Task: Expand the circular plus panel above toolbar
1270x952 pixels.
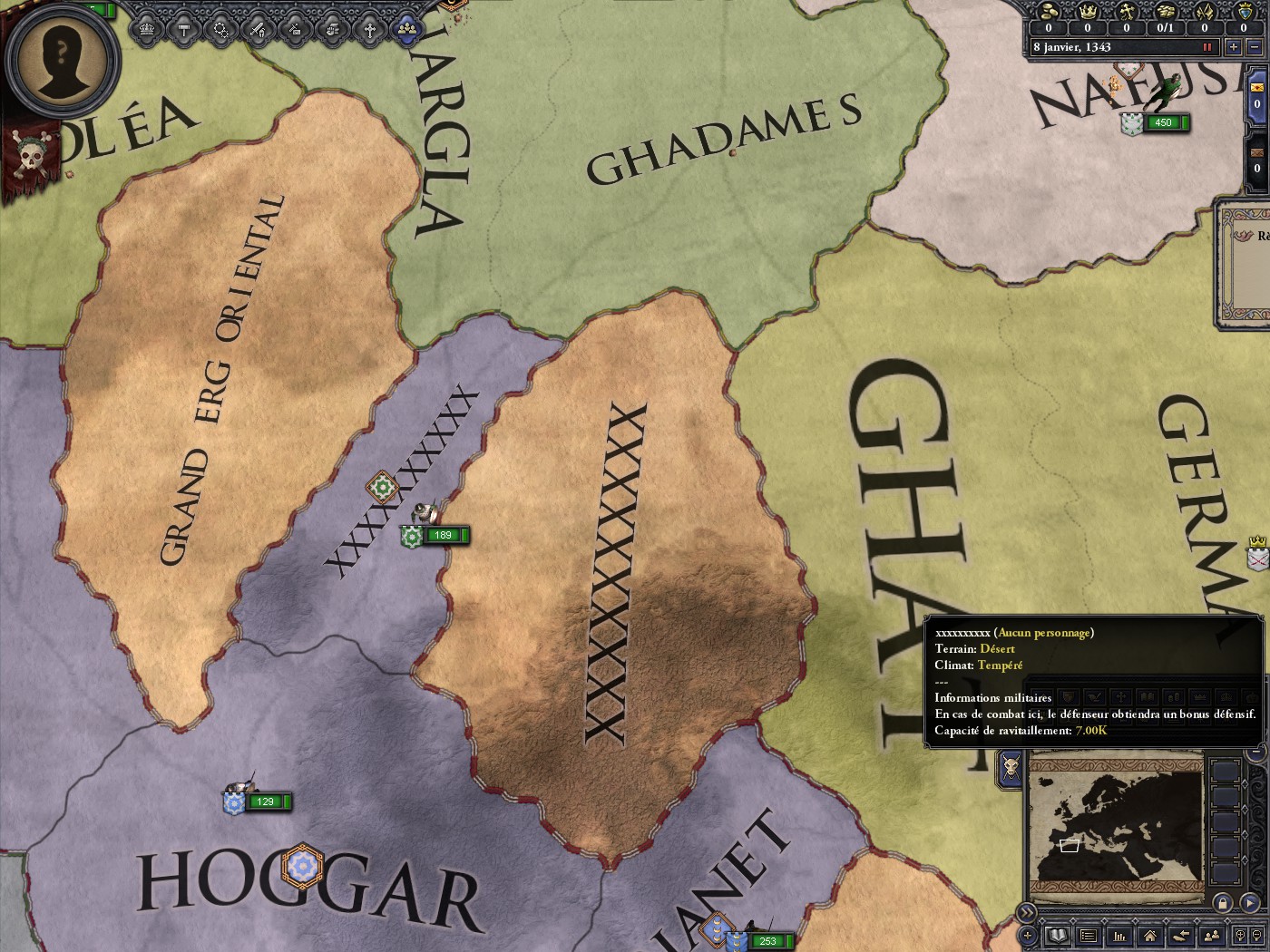Action: click(x=1026, y=936)
